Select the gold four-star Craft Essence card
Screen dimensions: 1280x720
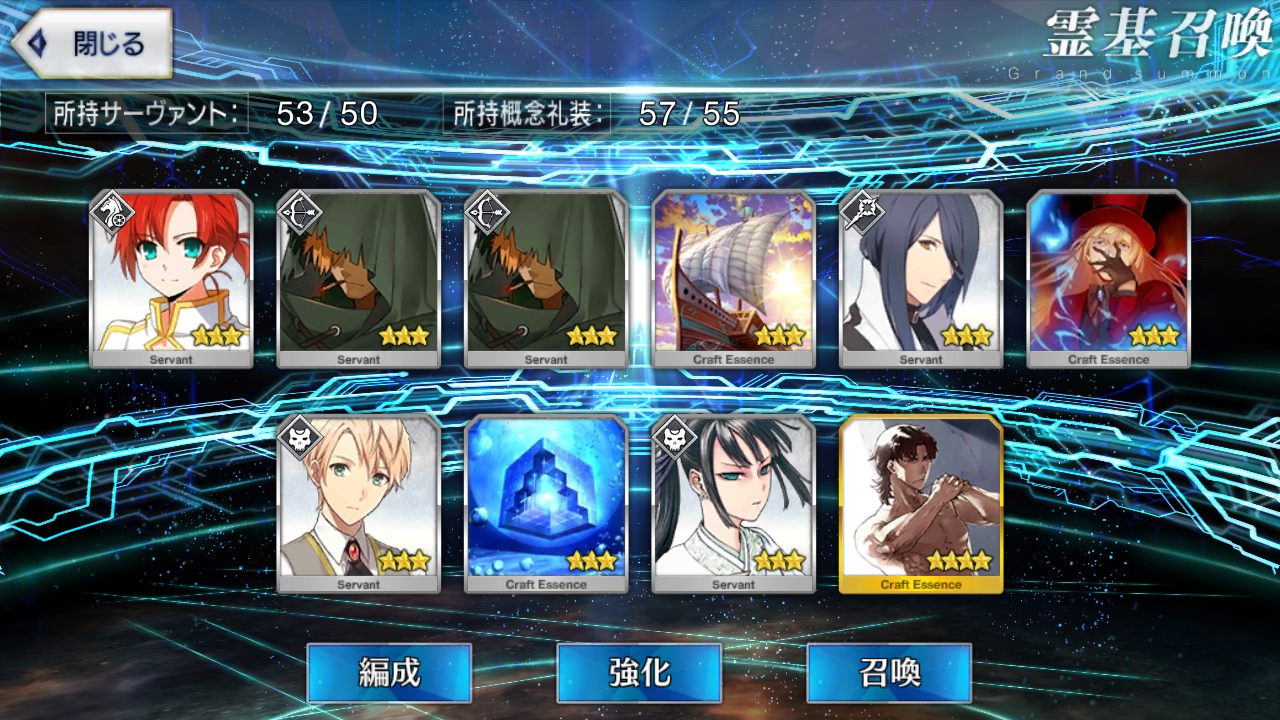[x=921, y=503]
